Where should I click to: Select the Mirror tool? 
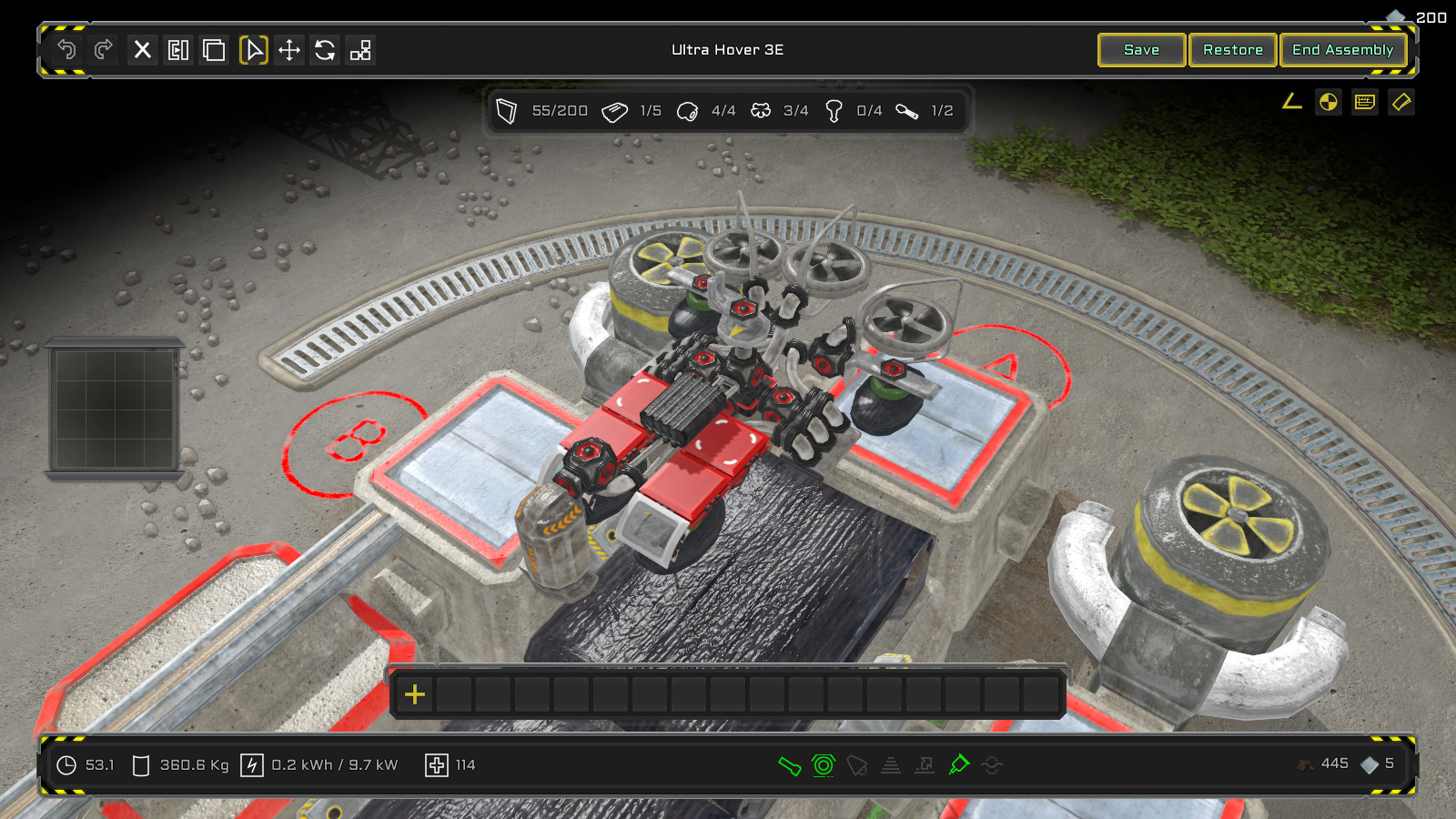(x=178, y=51)
